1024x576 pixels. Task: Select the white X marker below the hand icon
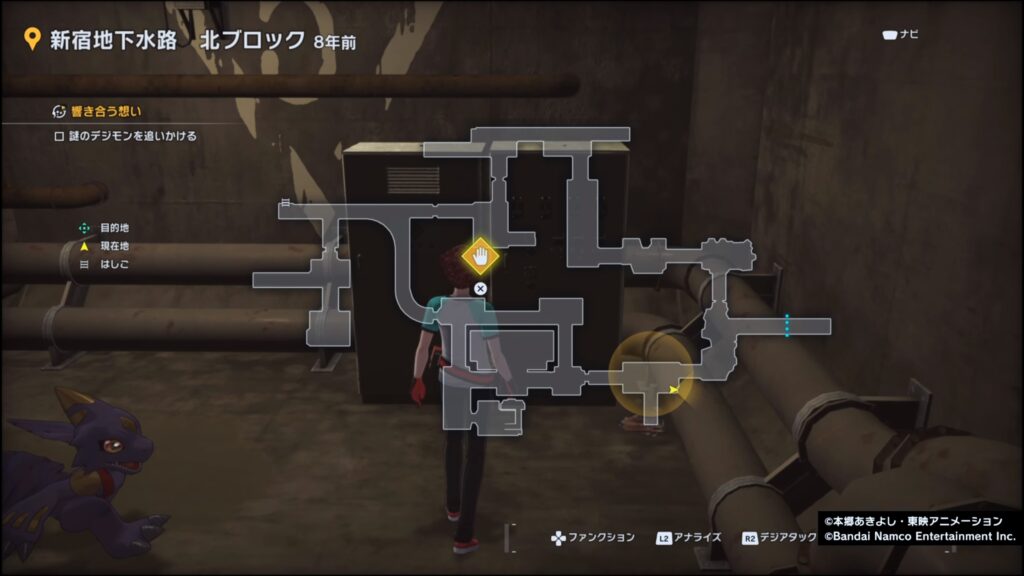[480, 288]
